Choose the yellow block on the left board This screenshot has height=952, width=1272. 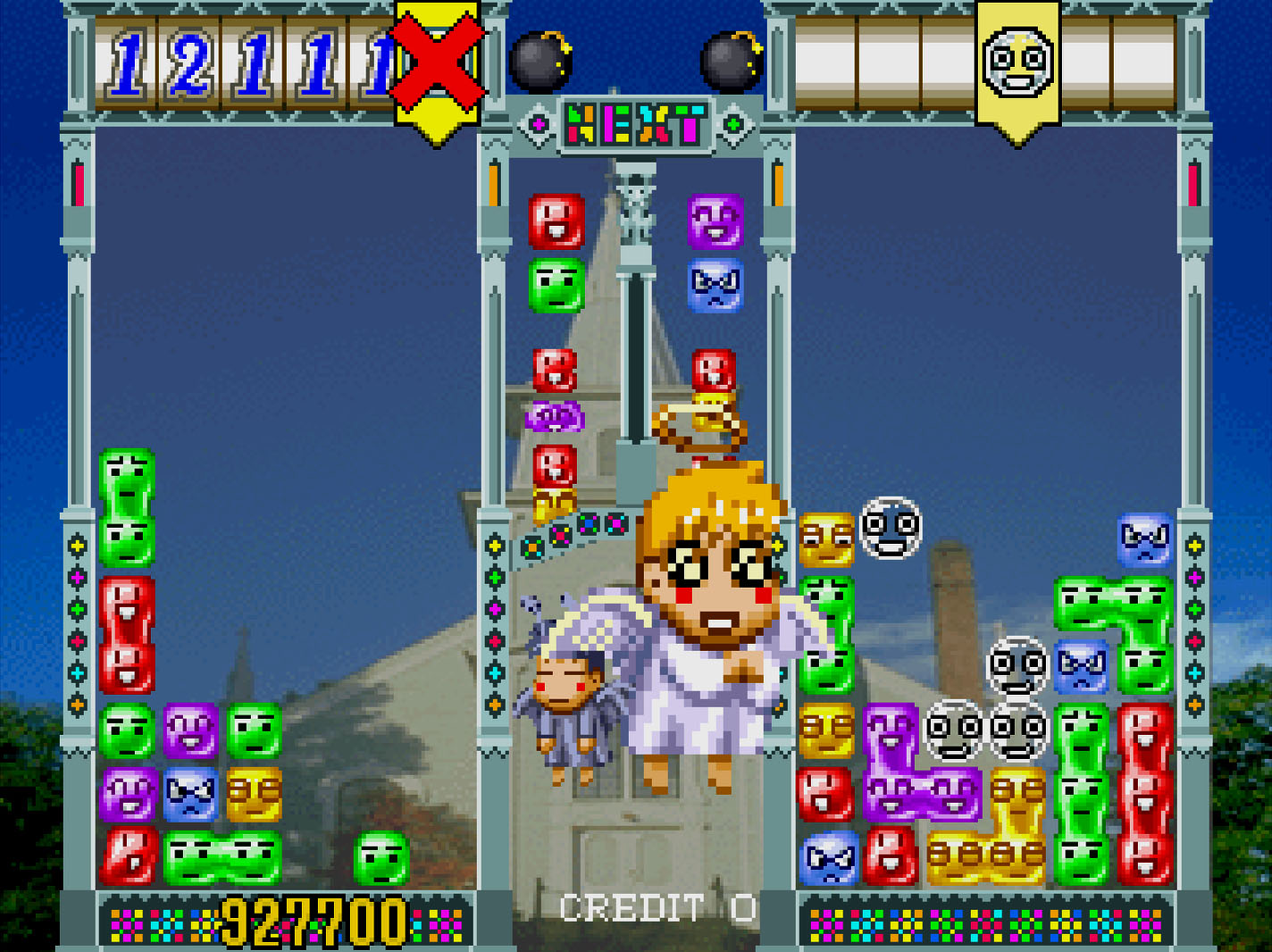click(254, 795)
